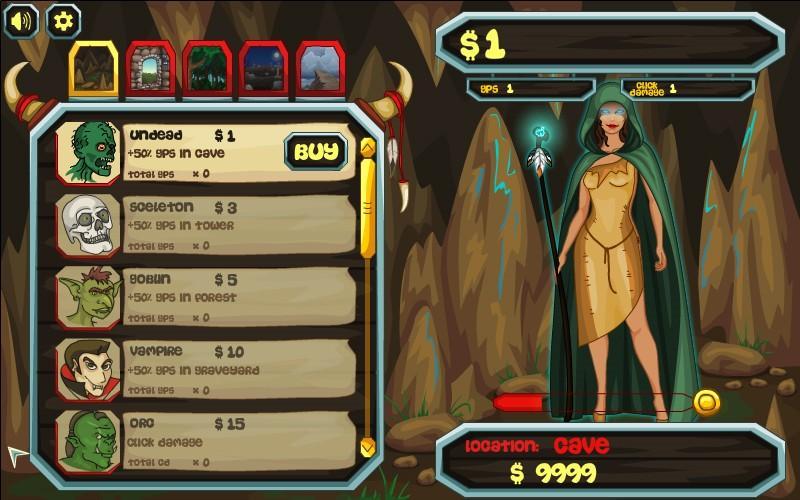Switch to the night graveyard location tab
This screenshot has height=500, width=800.
coord(264,70)
